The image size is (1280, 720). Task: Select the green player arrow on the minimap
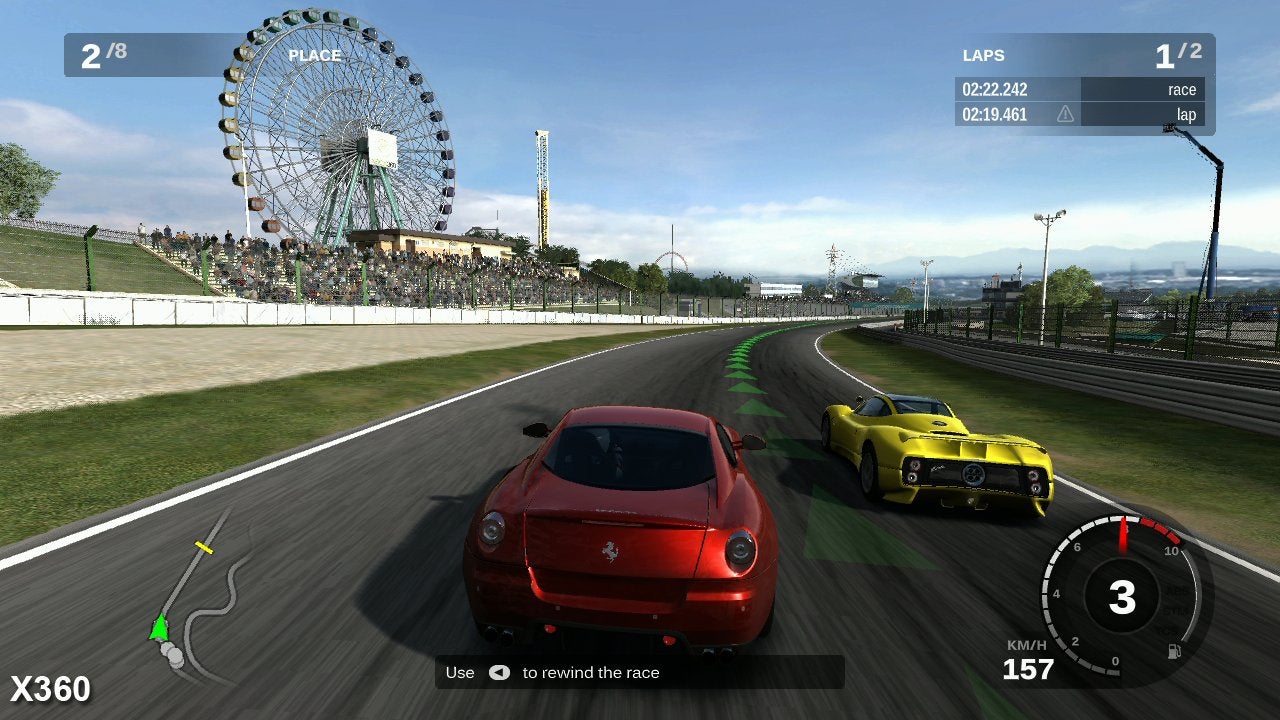(x=158, y=628)
